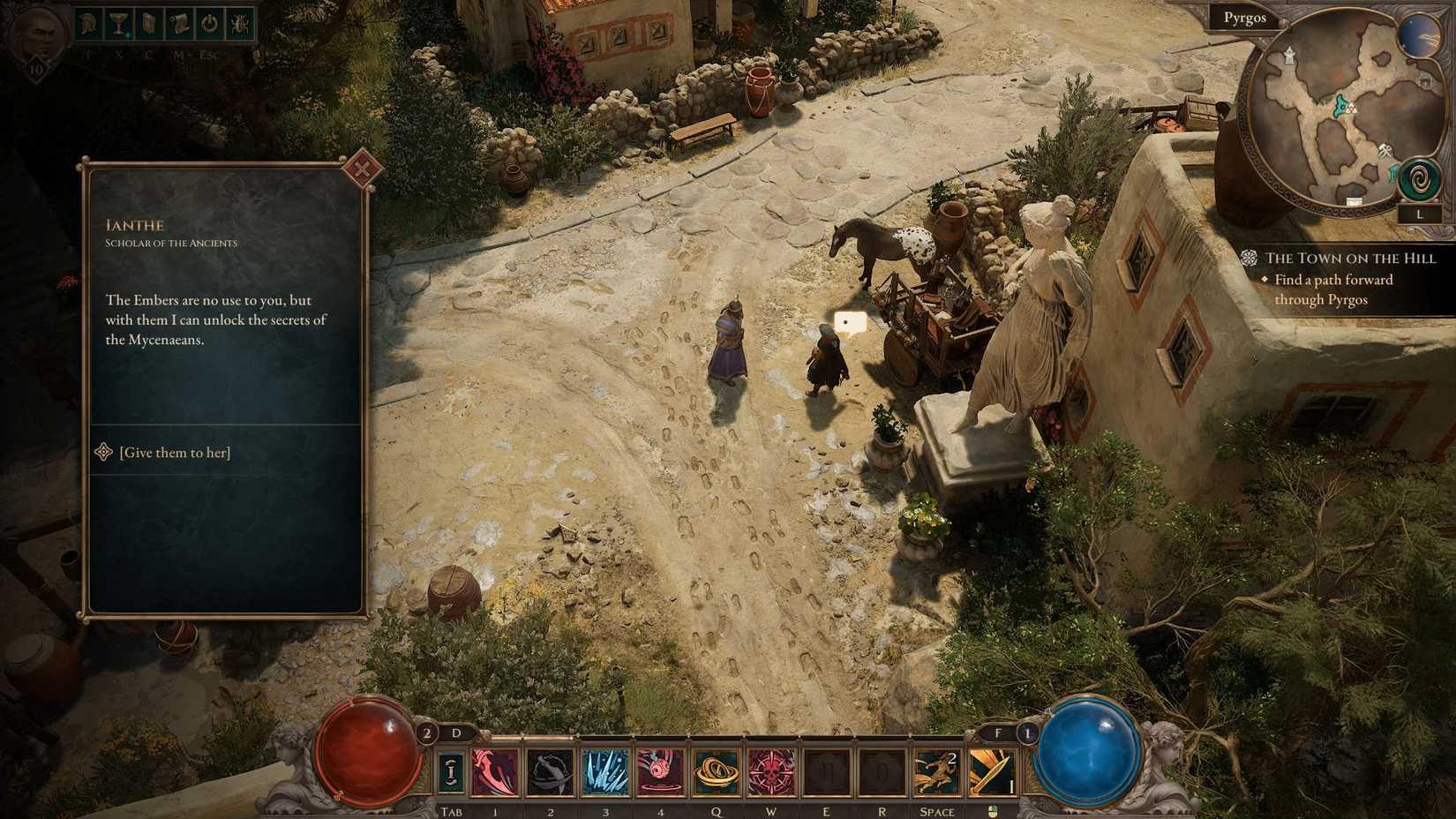The height and width of the screenshot is (819, 1456).
Task: Click the teal spiral portal button
Action: pos(1419,180)
